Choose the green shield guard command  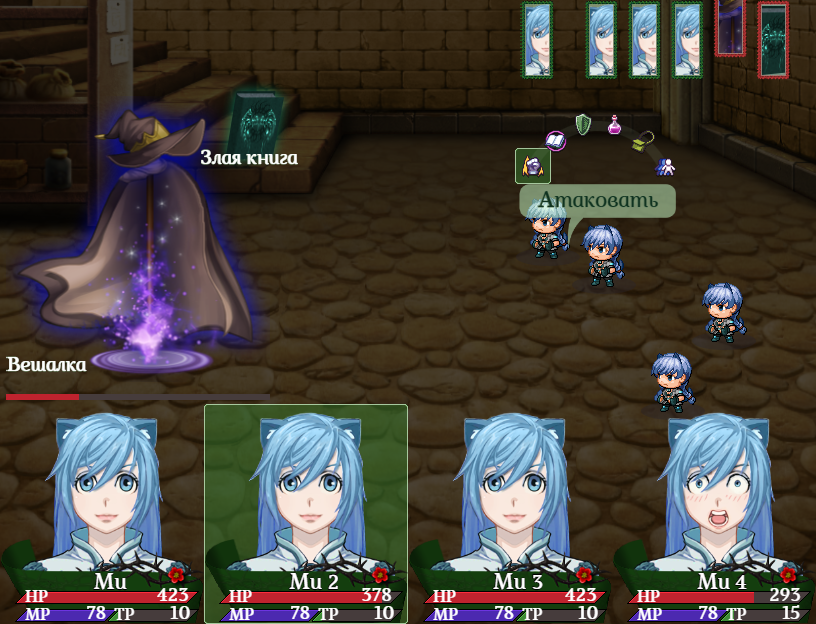[x=583, y=124]
